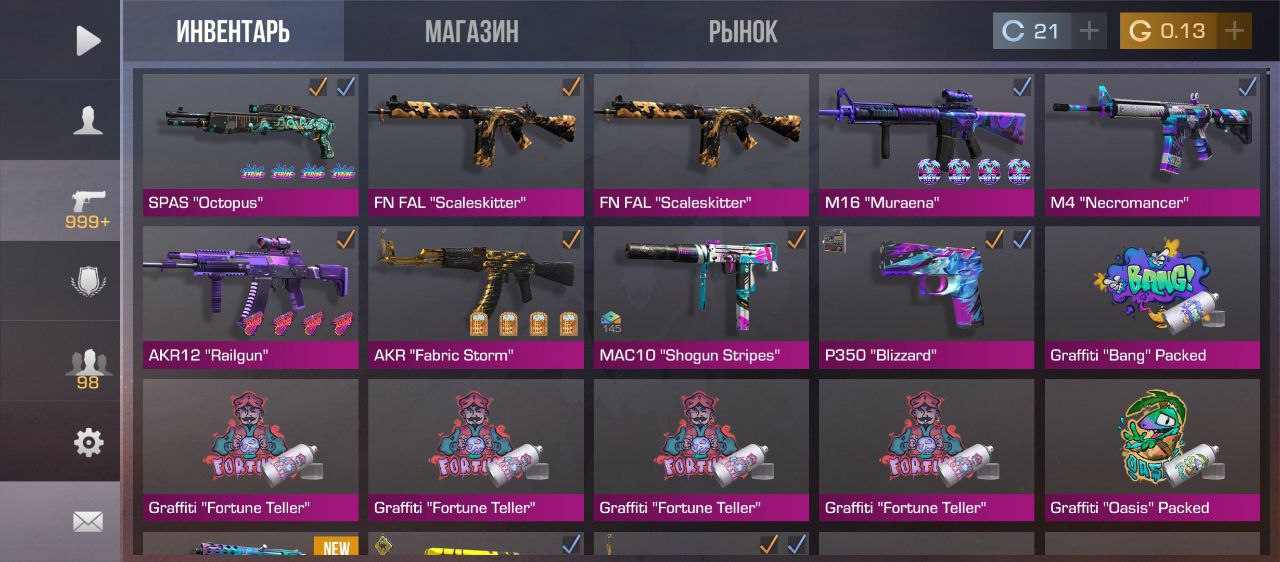The height and width of the screenshot is (562, 1280).
Task: Select the Инвентарь tab
Action: tap(233, 31)
